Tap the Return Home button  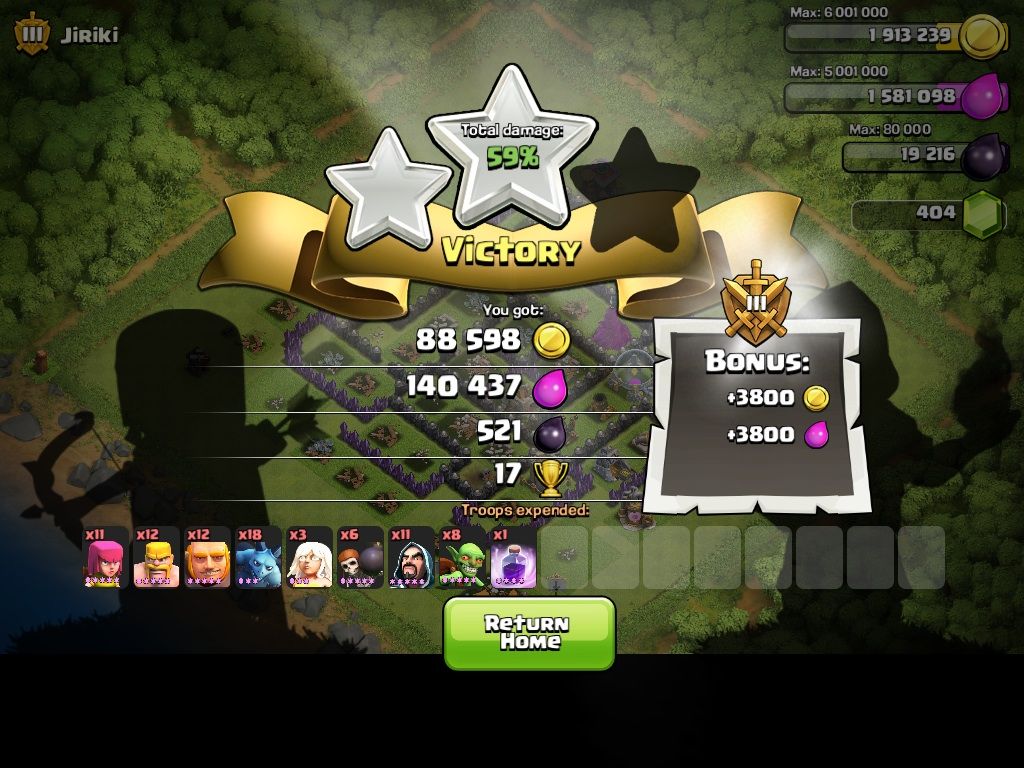pyautogui.click(x=529, y=632)
